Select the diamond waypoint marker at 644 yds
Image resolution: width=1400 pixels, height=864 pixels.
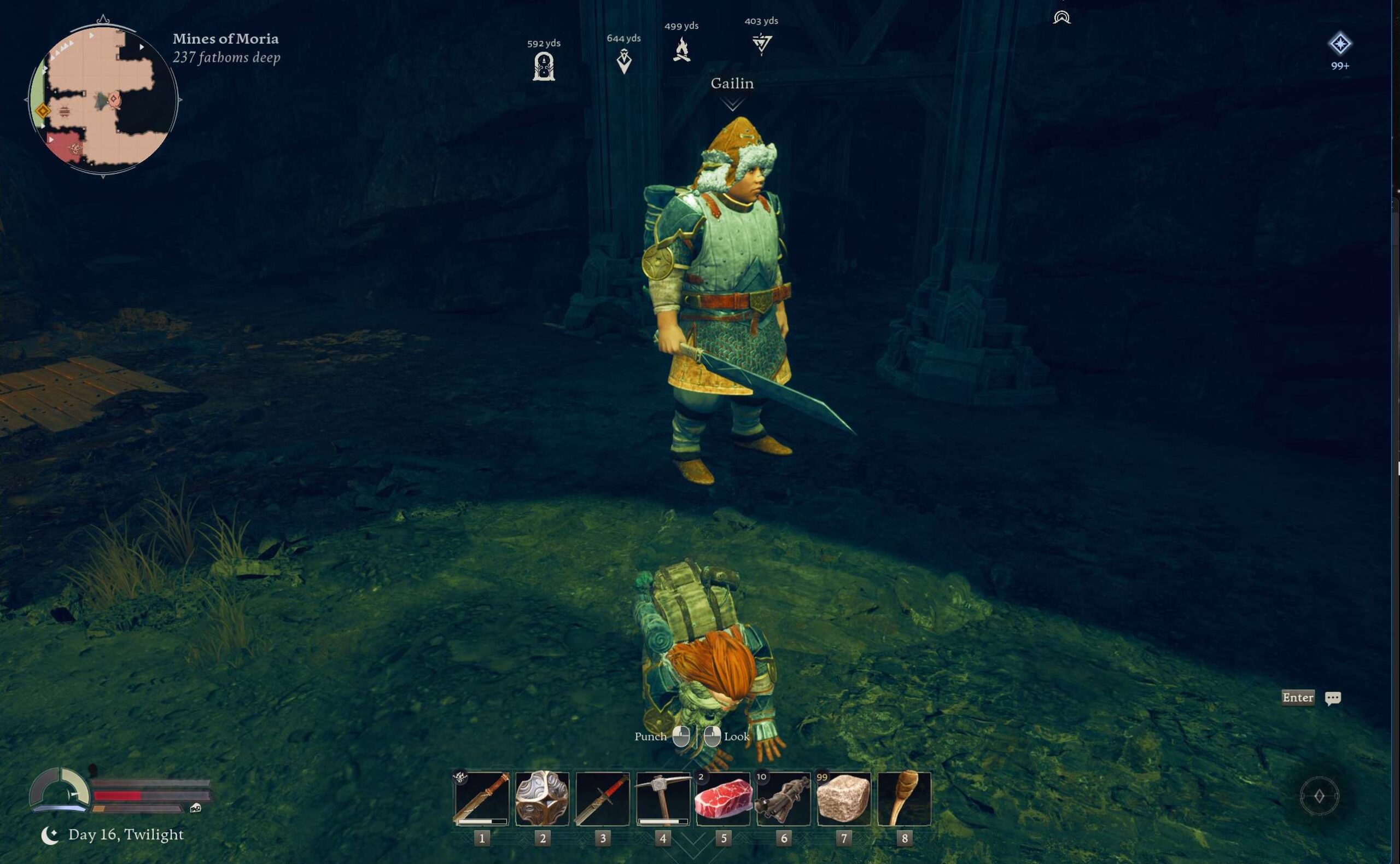tap(624, 61)
